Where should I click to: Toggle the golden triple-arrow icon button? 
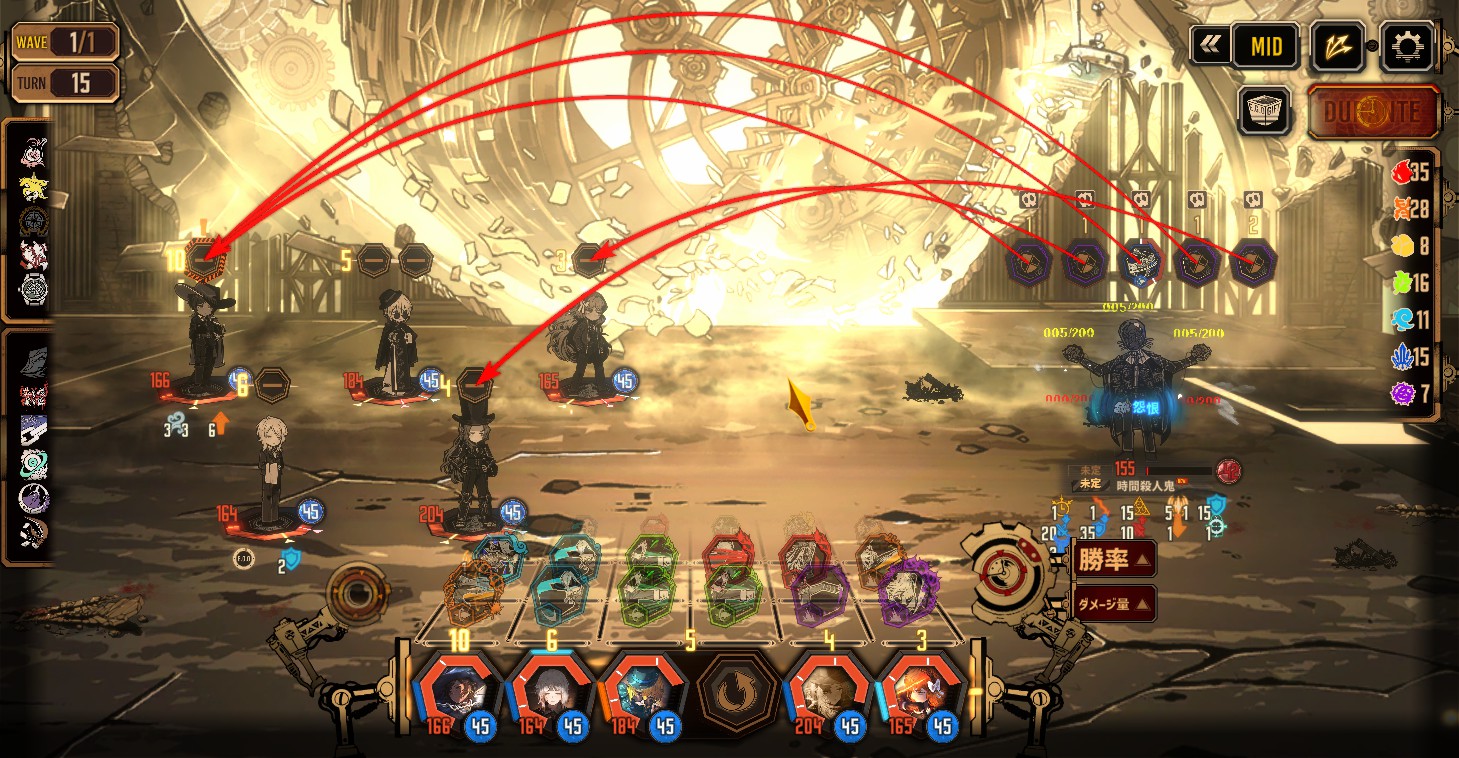click(1338, 46)
